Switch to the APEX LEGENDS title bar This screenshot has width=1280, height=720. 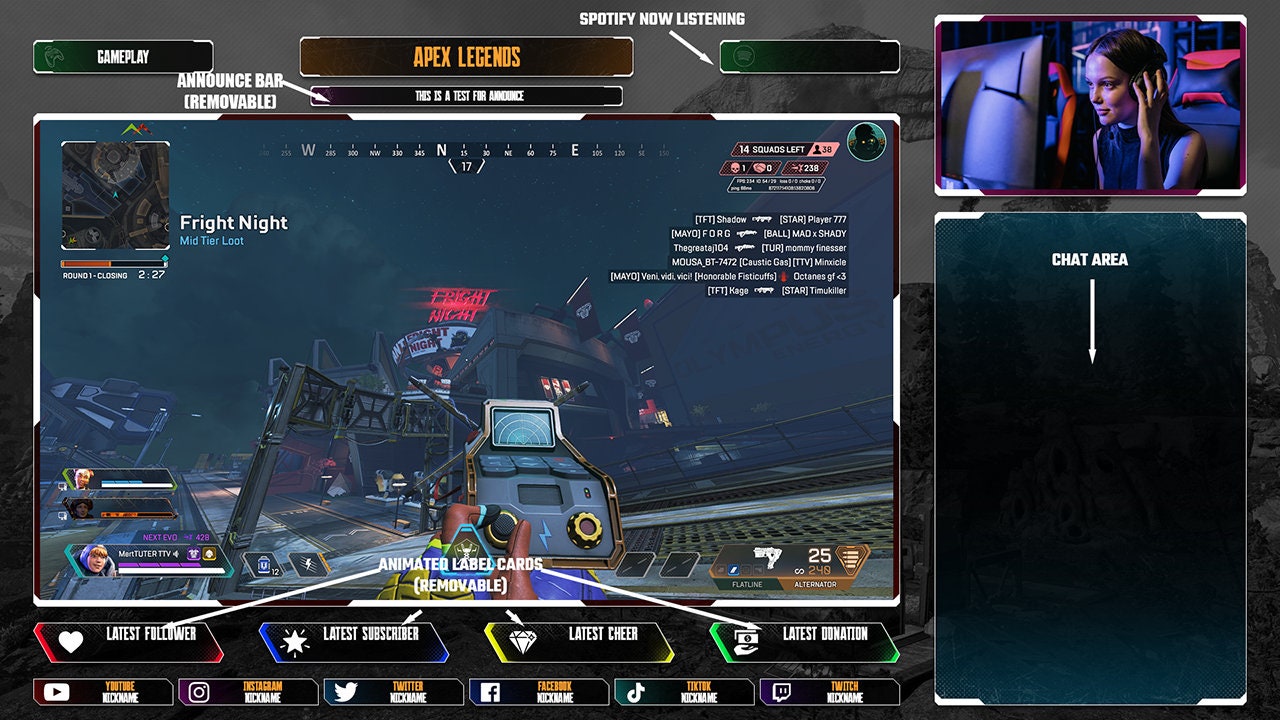(x=466, y=57)
